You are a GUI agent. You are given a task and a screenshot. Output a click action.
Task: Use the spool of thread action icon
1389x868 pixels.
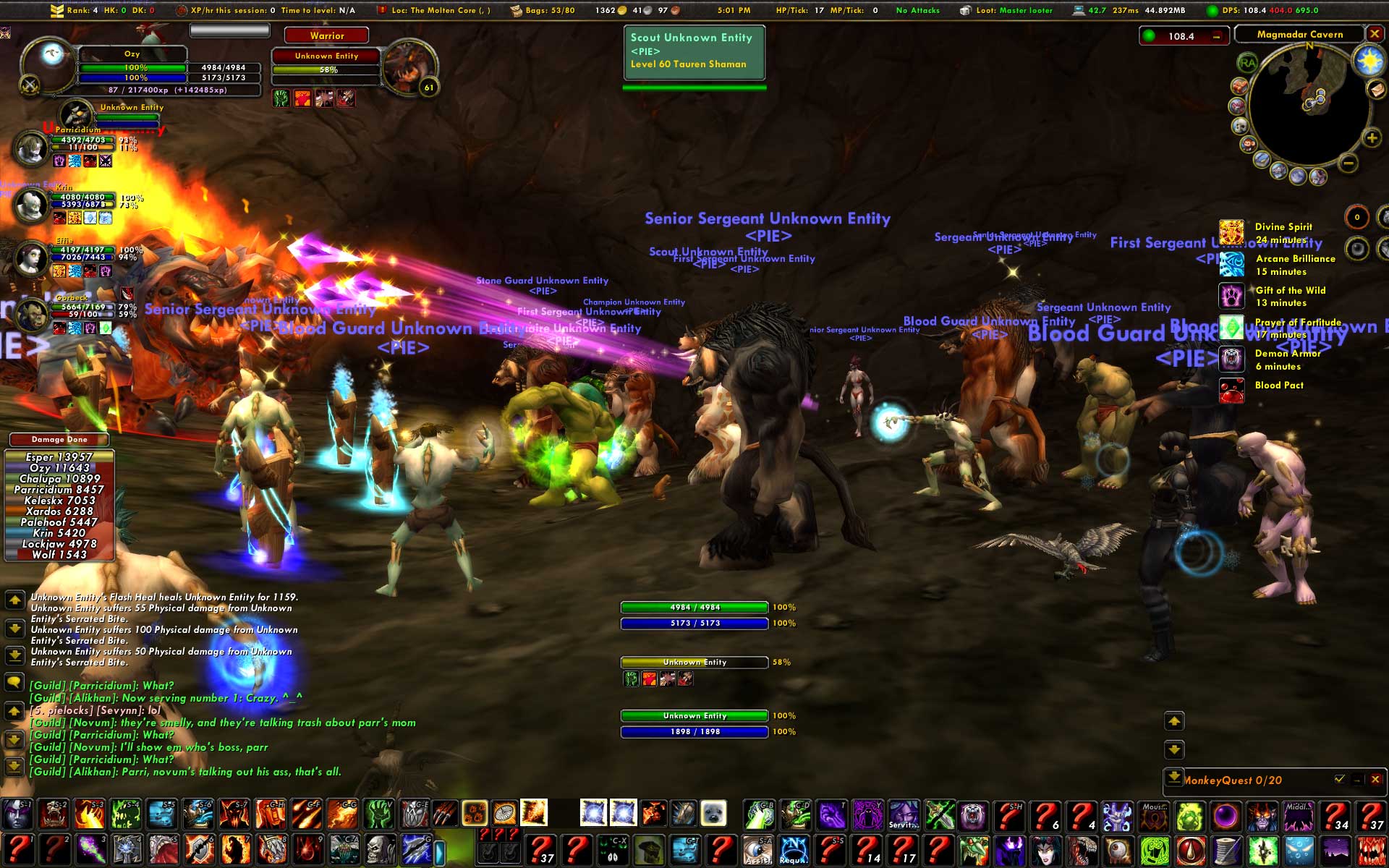click(x=1226, y=849)
